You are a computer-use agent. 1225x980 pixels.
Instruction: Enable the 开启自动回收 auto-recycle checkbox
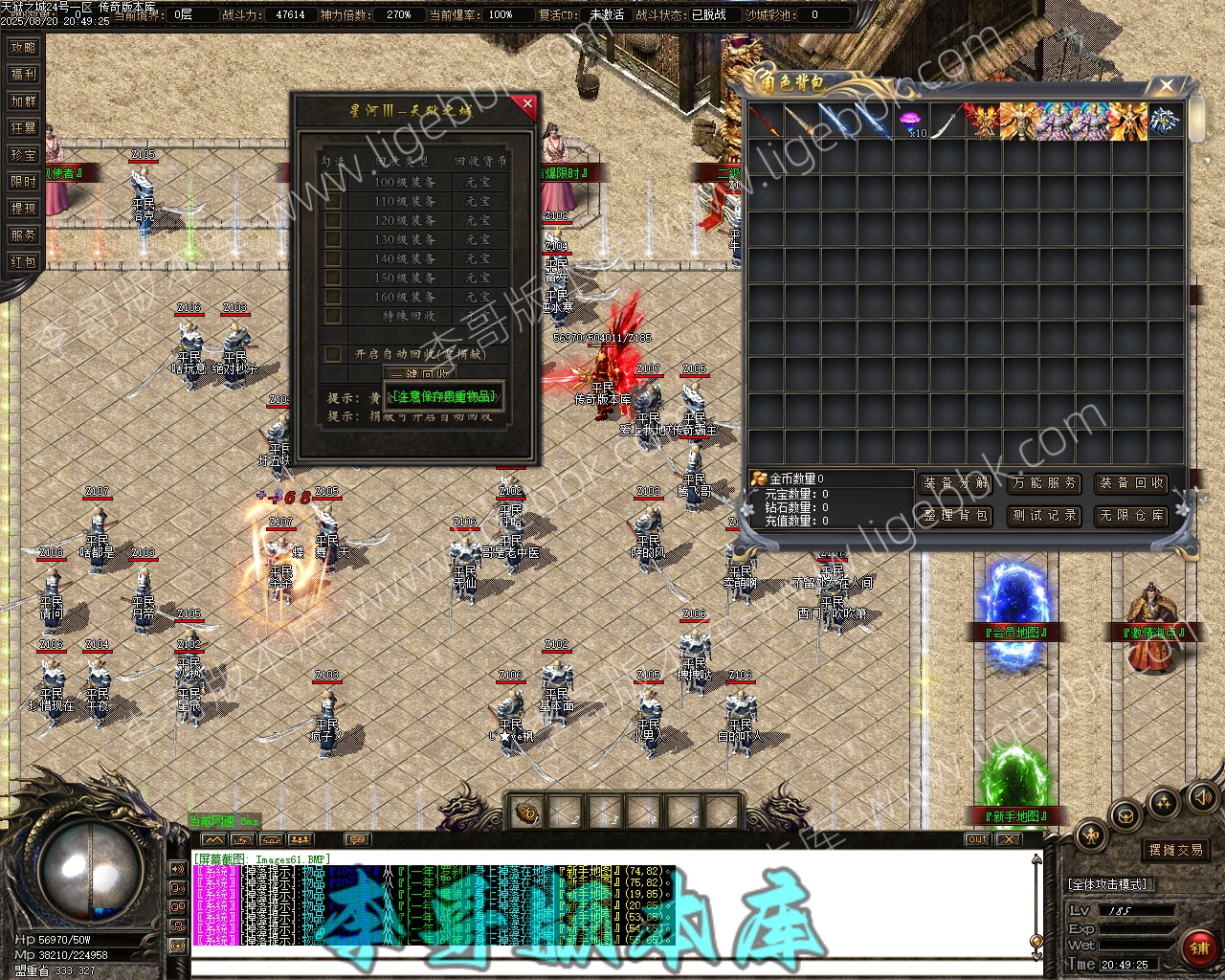click(x=333, y=354)
